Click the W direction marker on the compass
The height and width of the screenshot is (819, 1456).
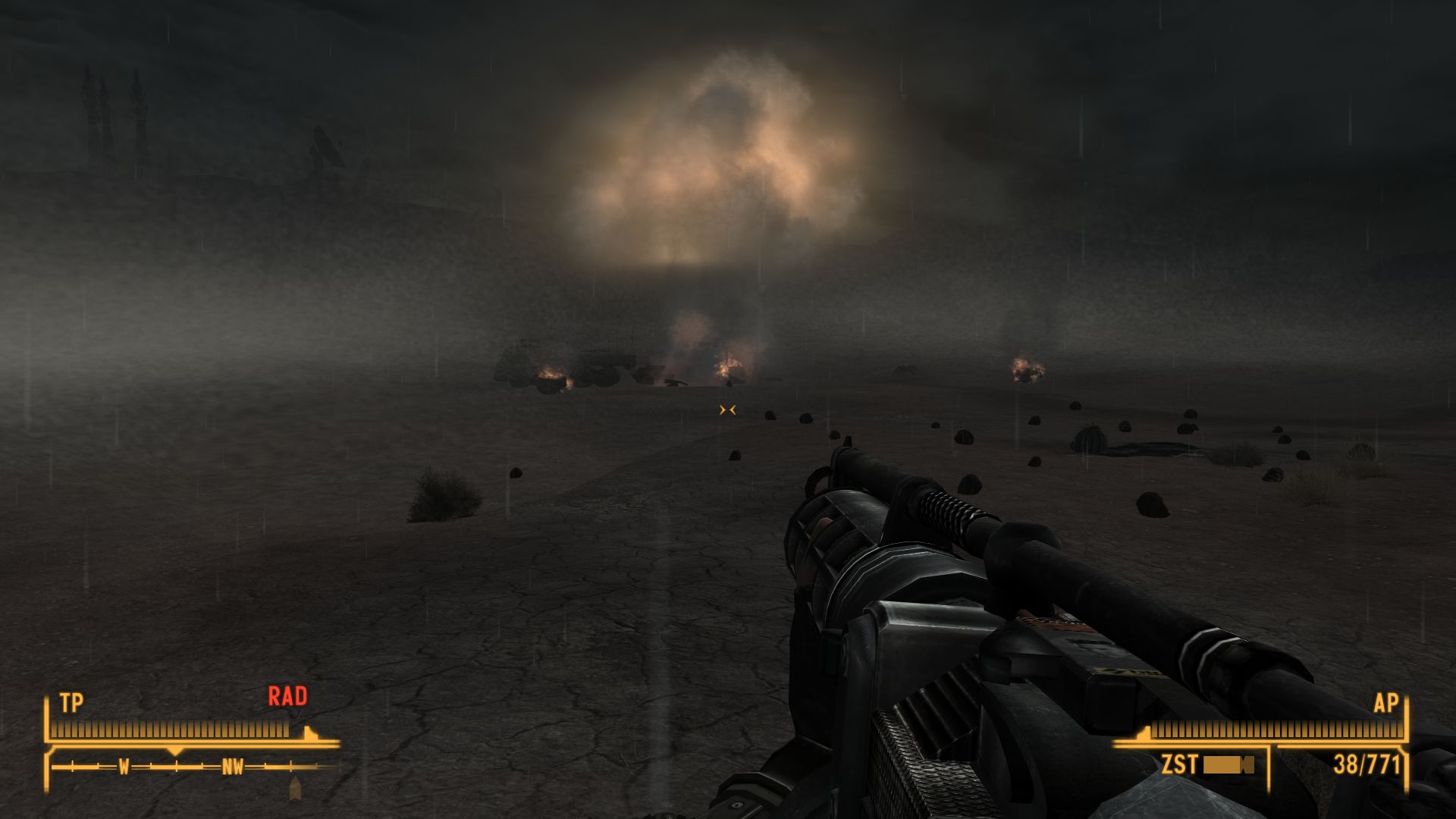pos(124,765)
